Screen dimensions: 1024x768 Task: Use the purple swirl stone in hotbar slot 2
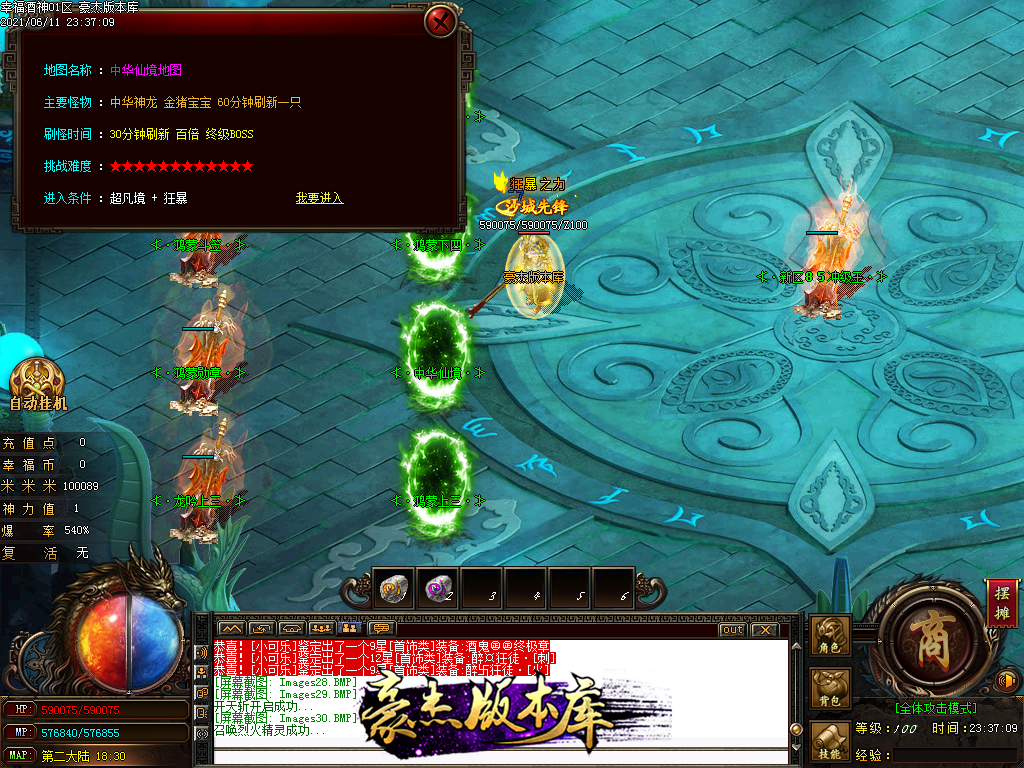click(436, 588)
